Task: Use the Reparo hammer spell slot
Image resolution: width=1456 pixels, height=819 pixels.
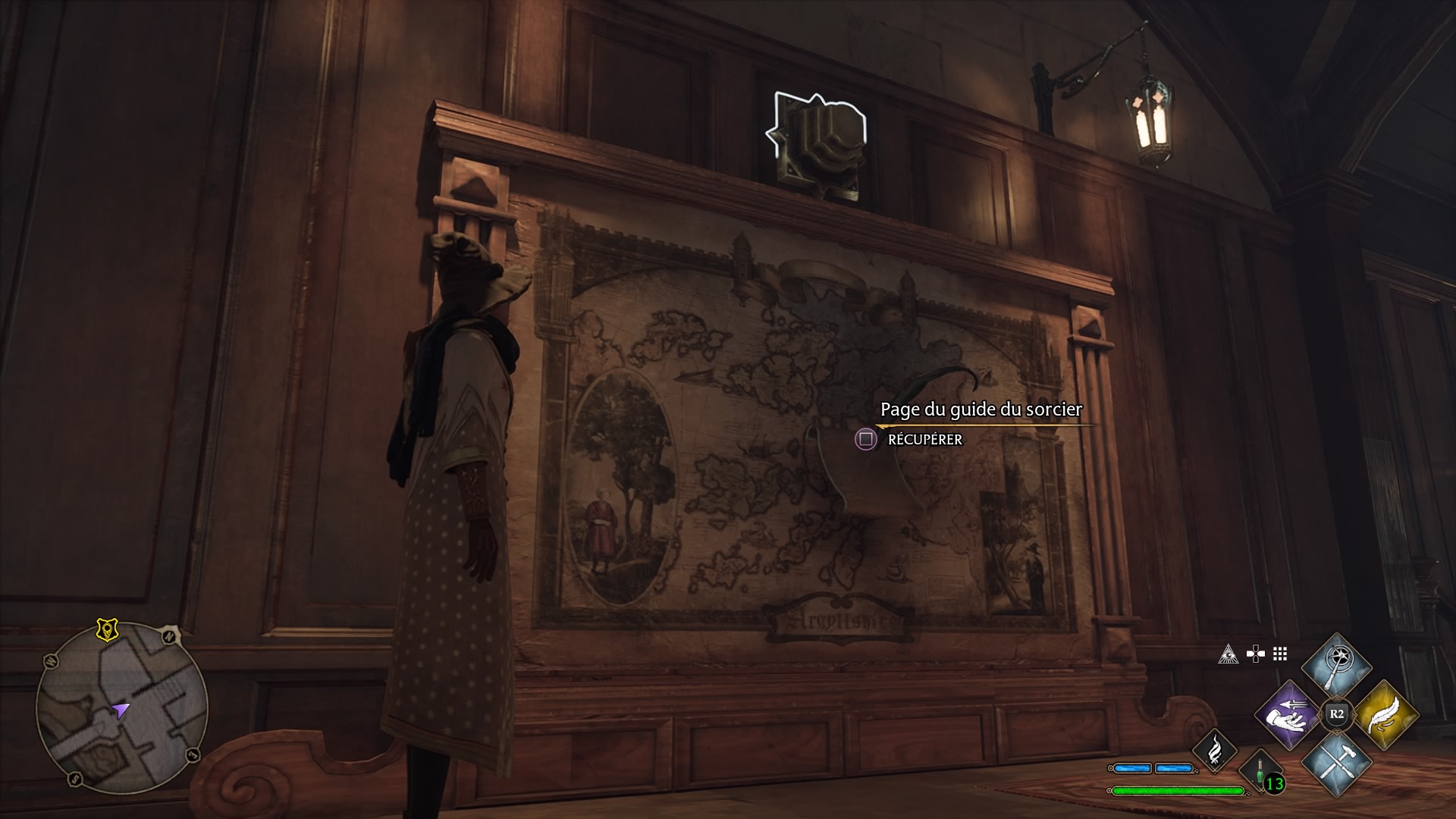Action: 1336,762
